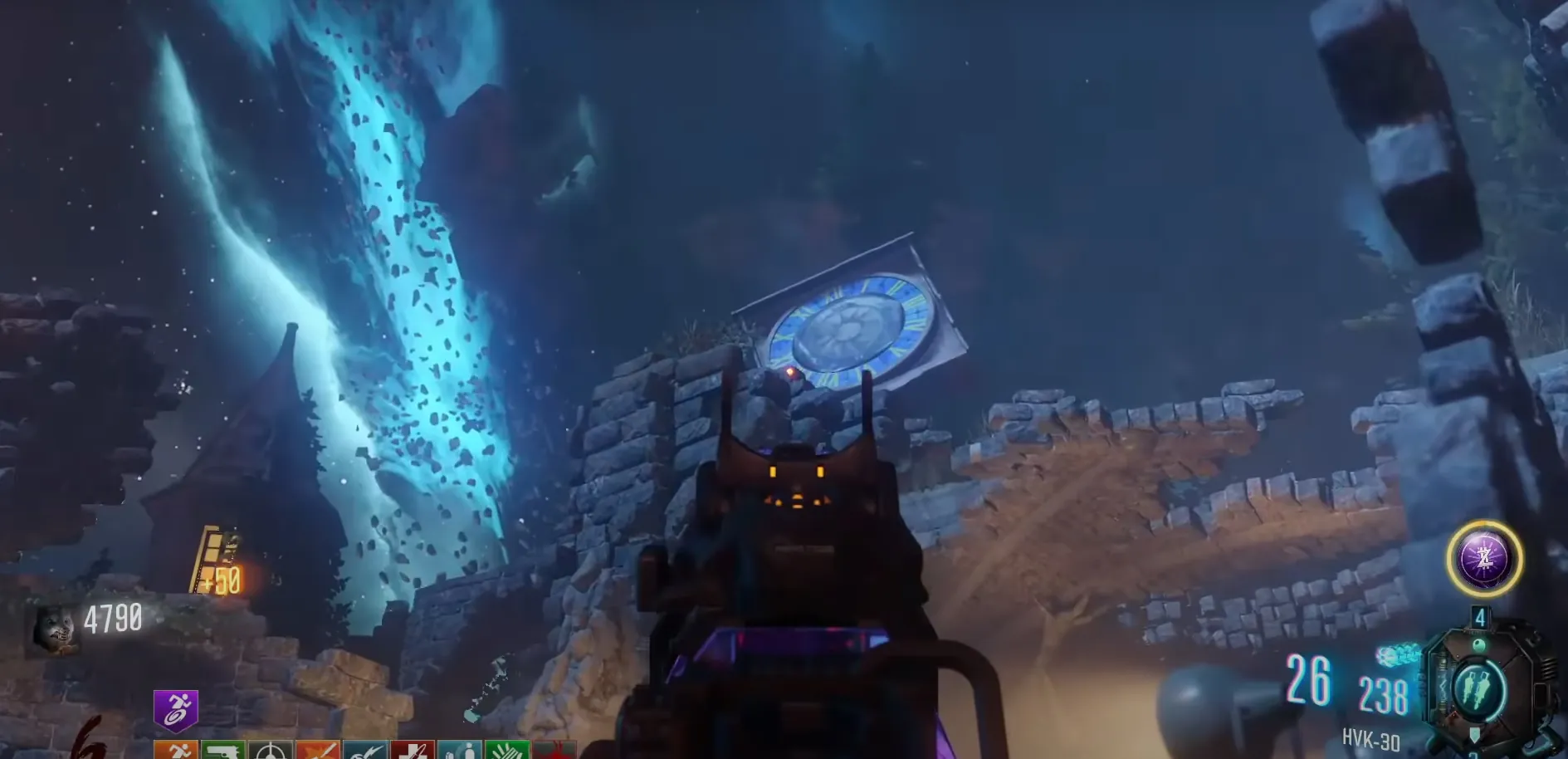Image resolution: width=1568 pixels, height=759 pixels.
Task: Select the purple running-man swirl icon
Action: point(176,711)
